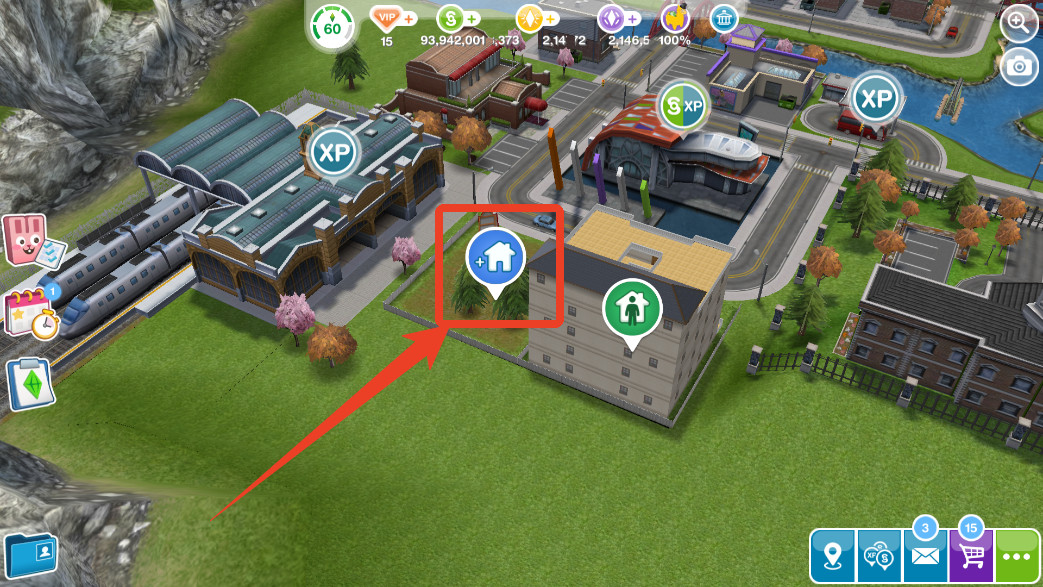The height and width of the screenshot is (587, 1043).
Task: Select the green Sim resident marker
Action: [x=632, y=310]
